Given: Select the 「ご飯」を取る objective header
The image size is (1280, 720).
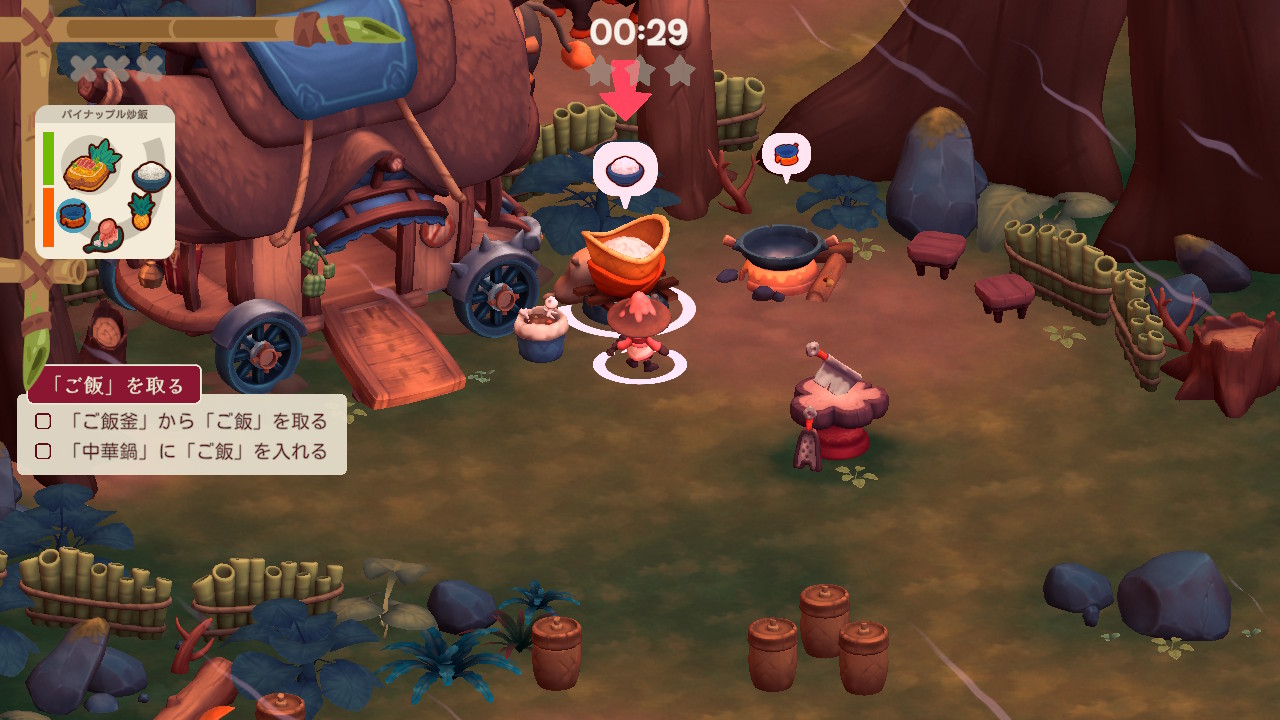Looking at the screenshot, I should 114,385.
